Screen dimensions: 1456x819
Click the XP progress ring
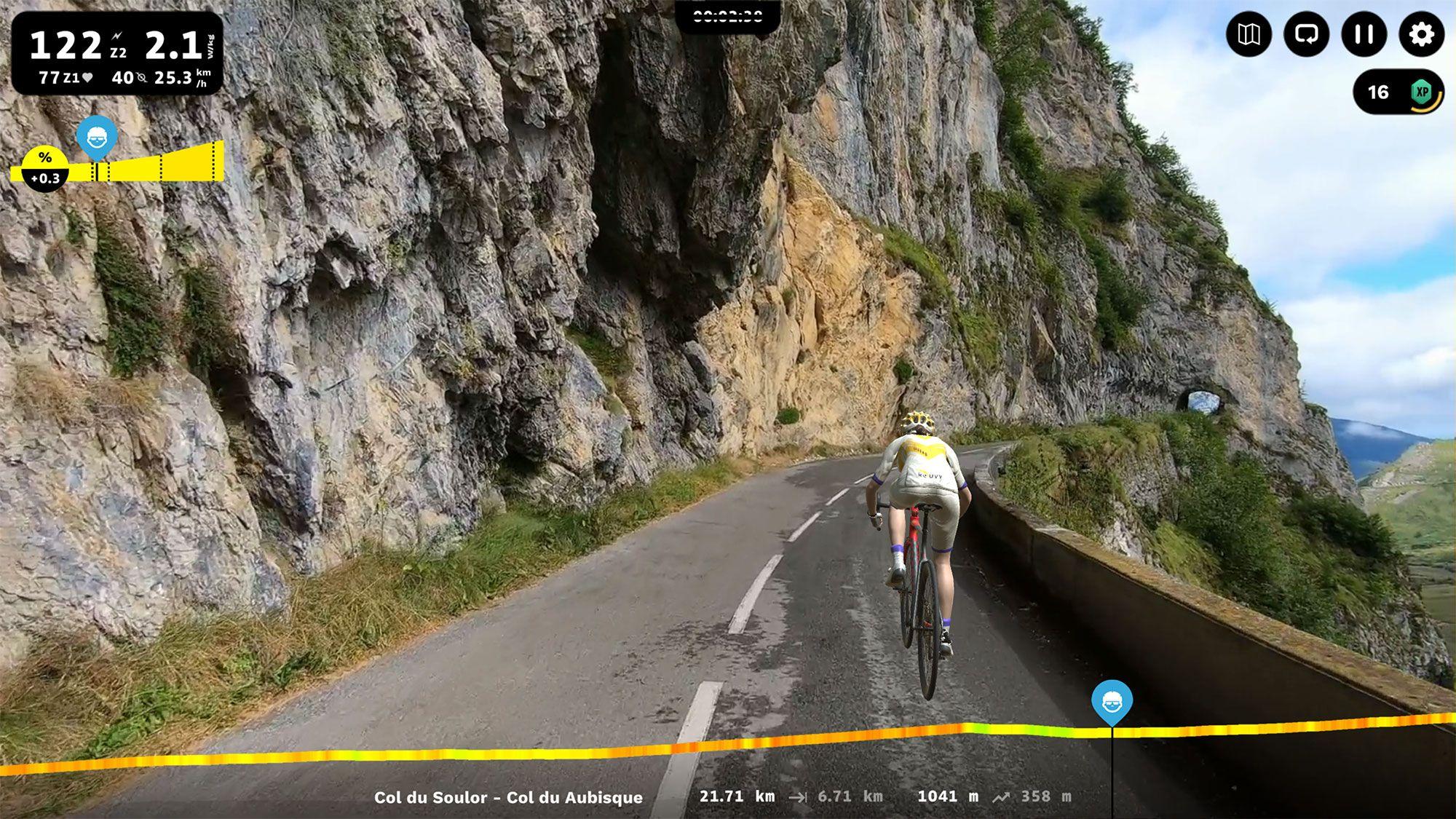coord(1425,93)
